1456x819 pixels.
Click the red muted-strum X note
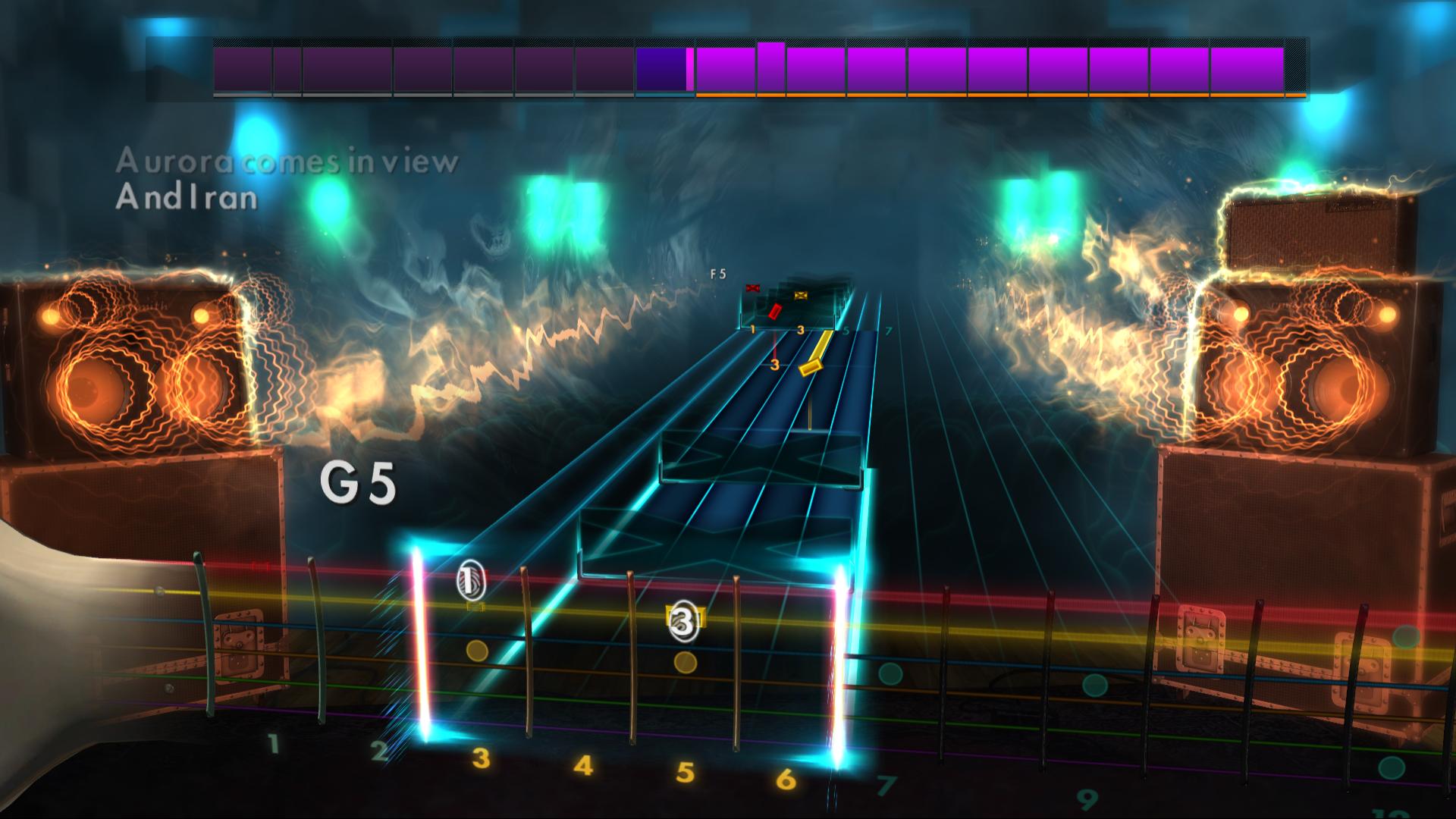[752, 287]
